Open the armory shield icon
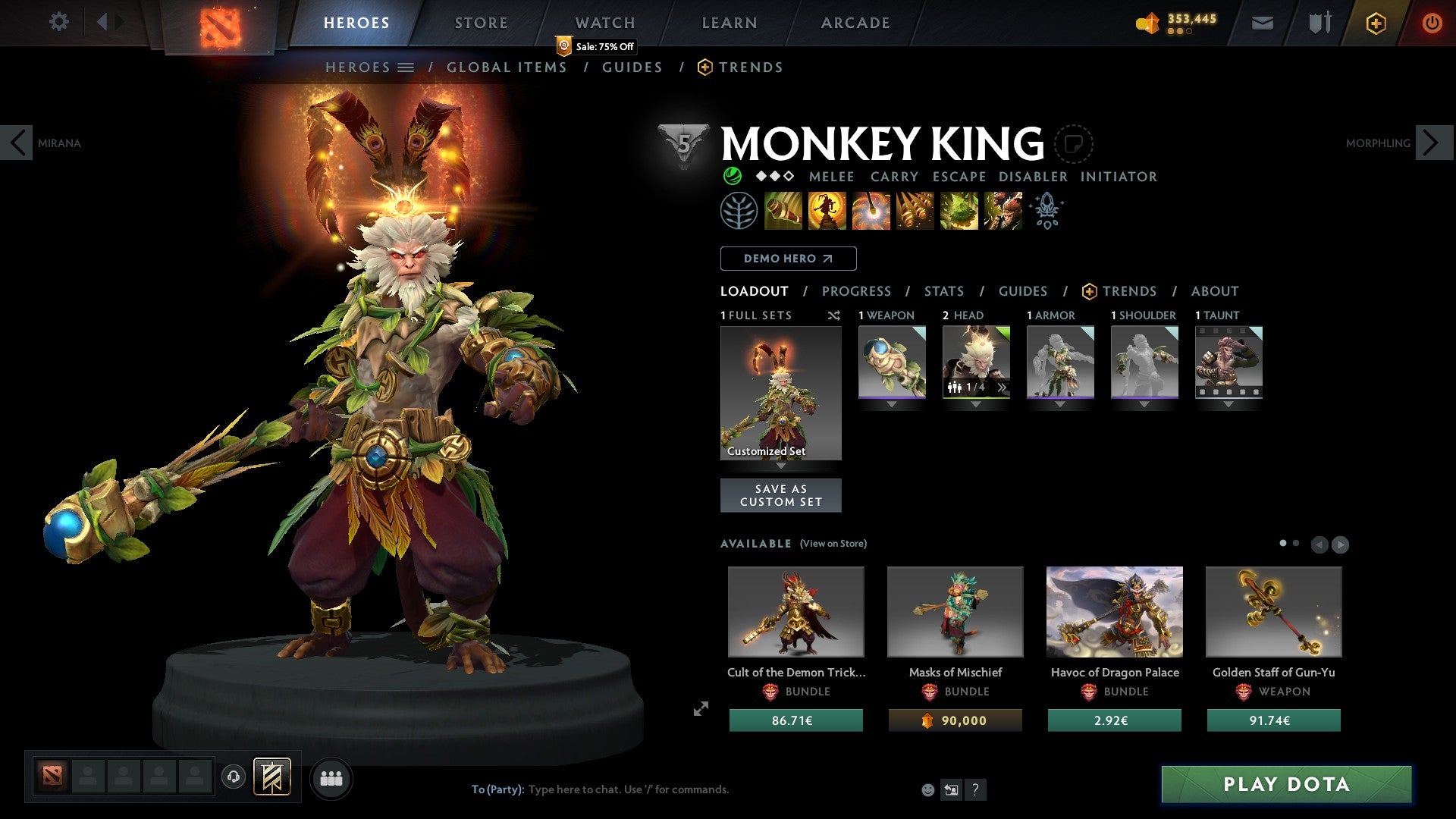 tap(1319, 23)
